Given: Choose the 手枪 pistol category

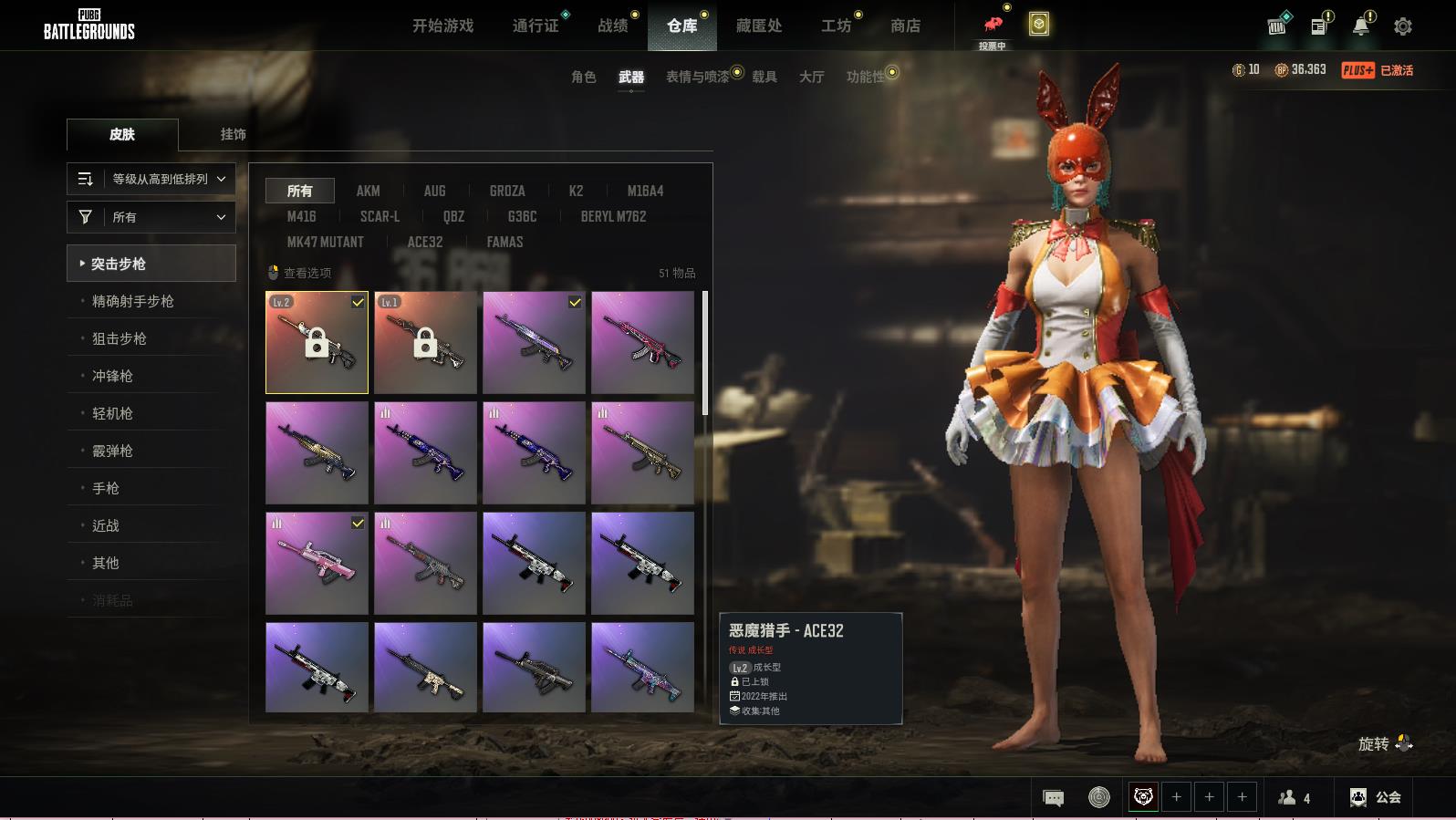Looking at the screenshot, I should [106, 488].
